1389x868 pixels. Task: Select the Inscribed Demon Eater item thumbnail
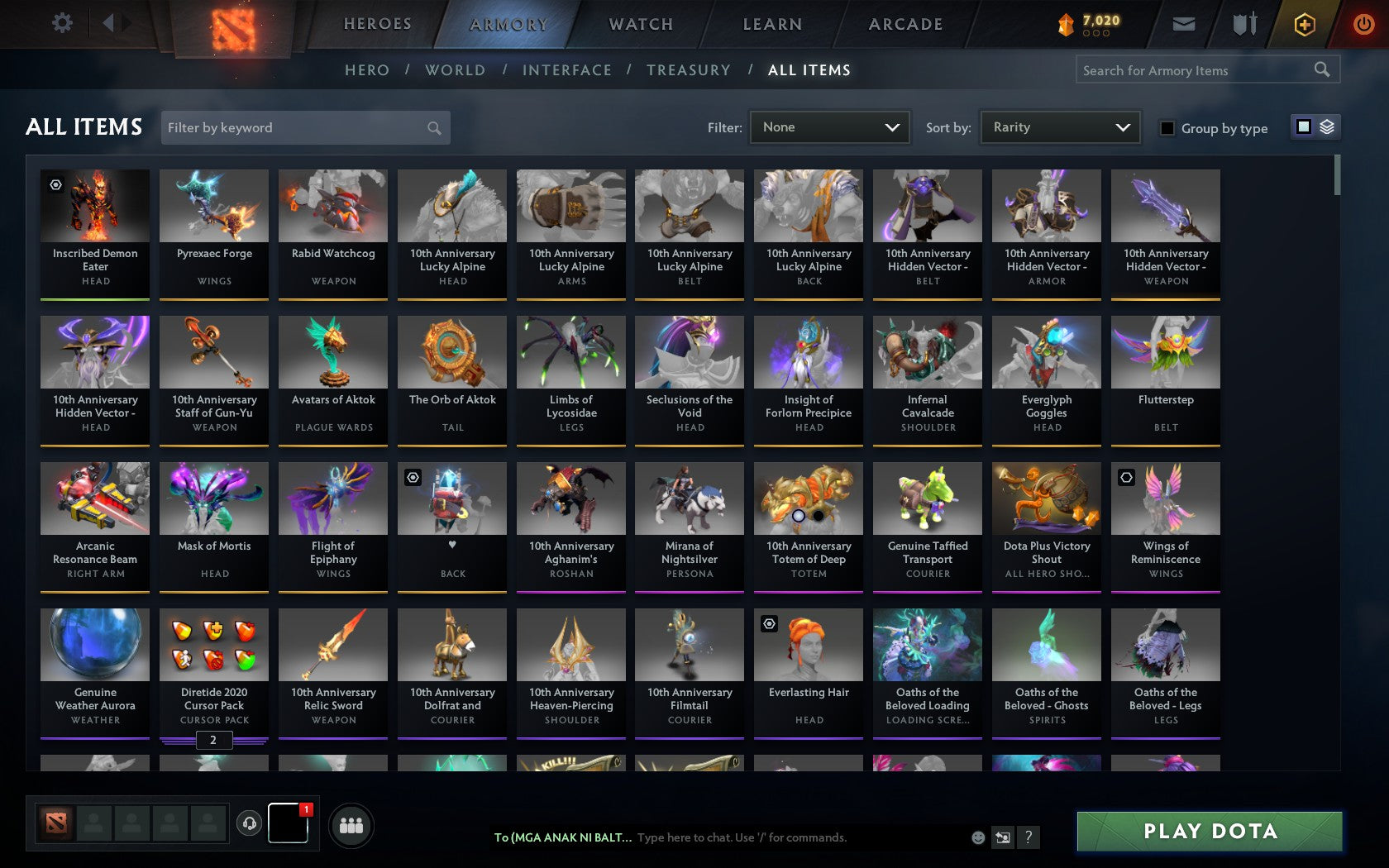(94, 205)
